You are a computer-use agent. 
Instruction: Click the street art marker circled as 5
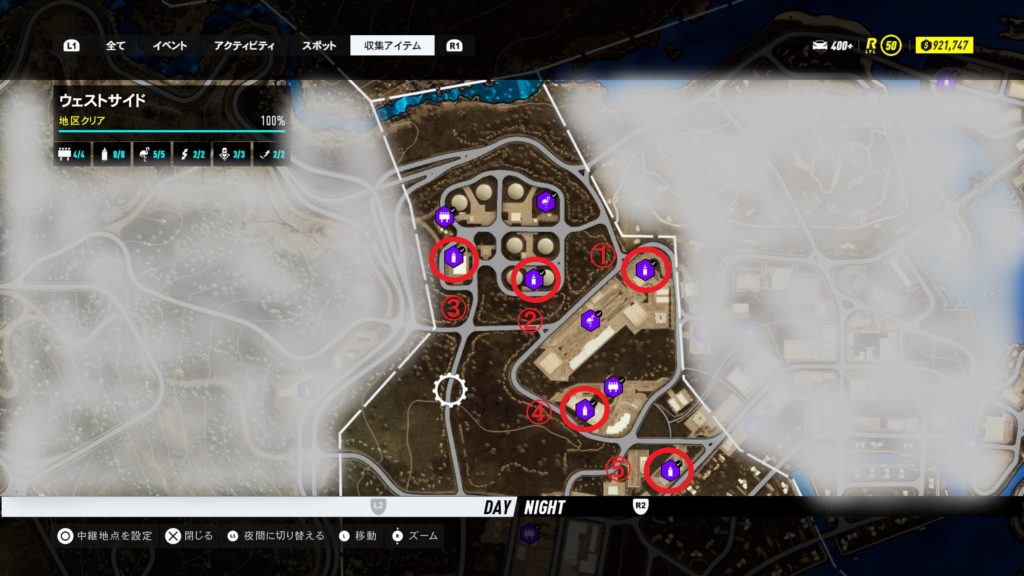668,469
